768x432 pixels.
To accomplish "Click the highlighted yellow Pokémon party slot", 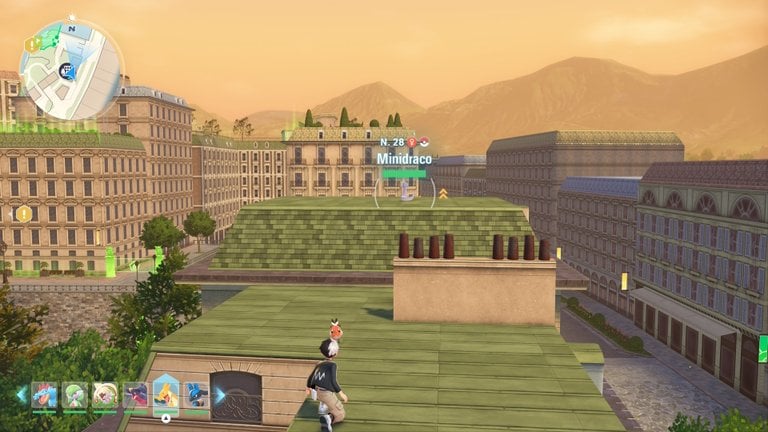I will point(166,394).
